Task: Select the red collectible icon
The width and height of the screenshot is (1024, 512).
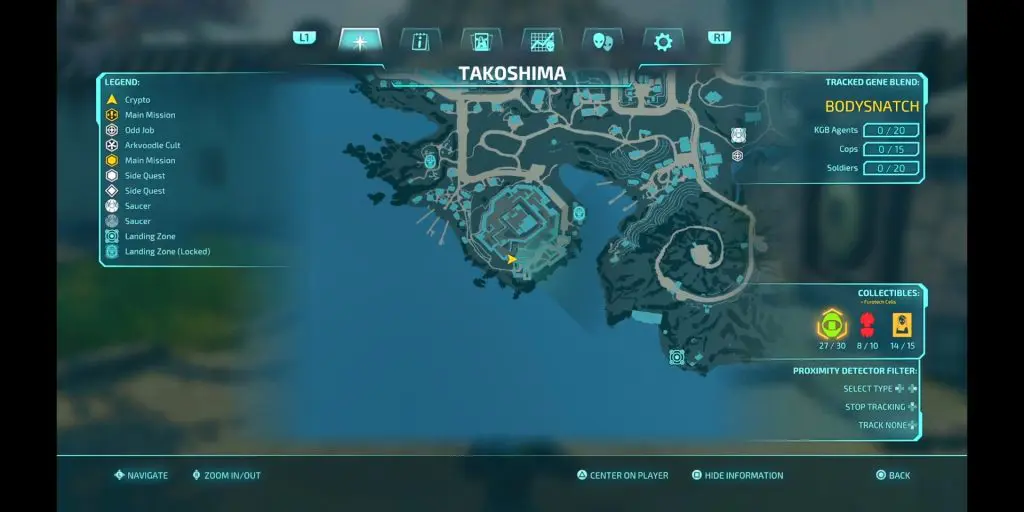Action: click(x=867, y=325)
